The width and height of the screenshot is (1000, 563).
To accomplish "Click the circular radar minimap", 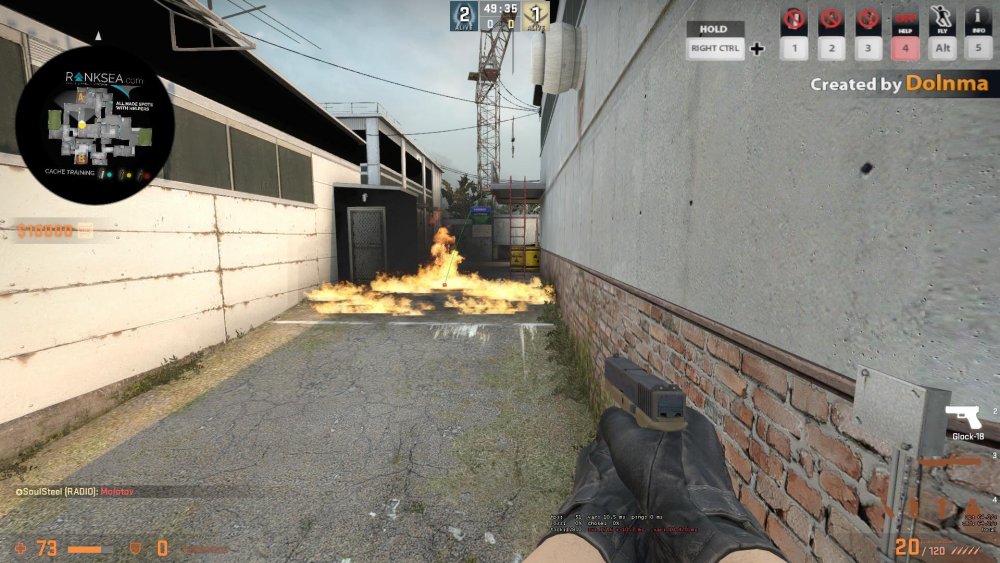I will click(x=95, y=125).
